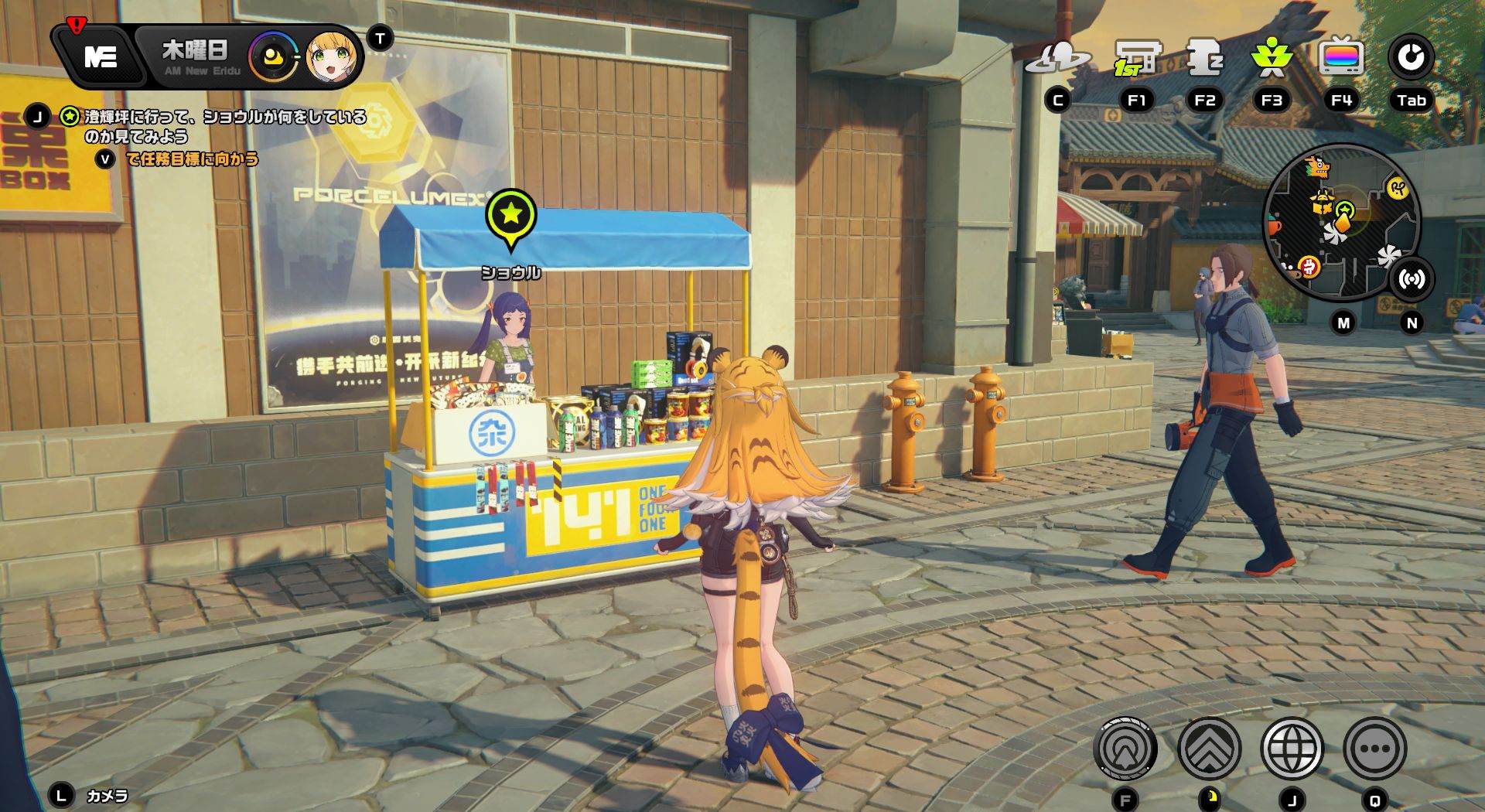Image resolution: width=1485 pixels, height=812 pixels.
Task: Activate the concentric arch icon button
Action: click(1125, 749)
